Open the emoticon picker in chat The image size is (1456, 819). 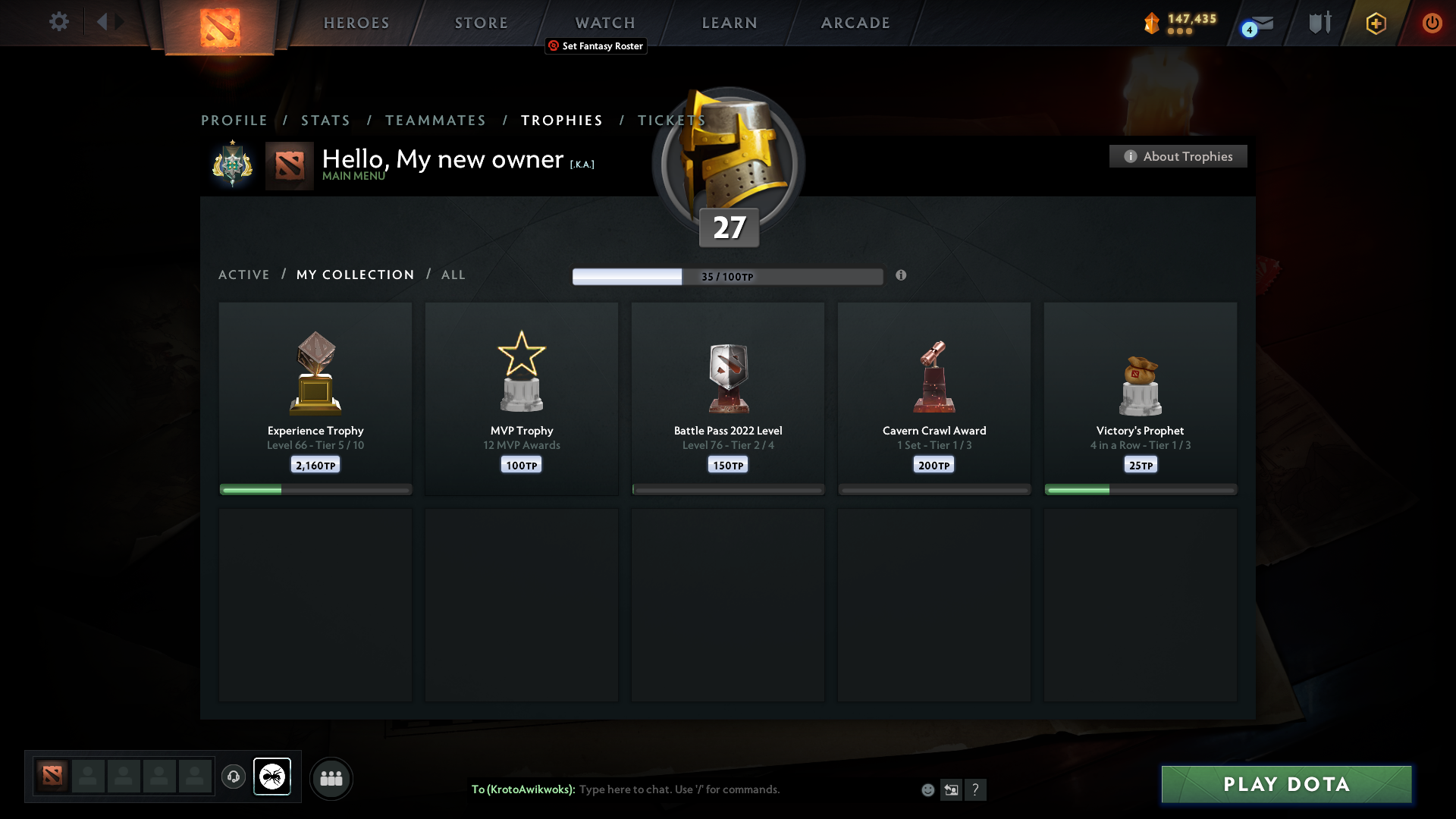(928, 789)
